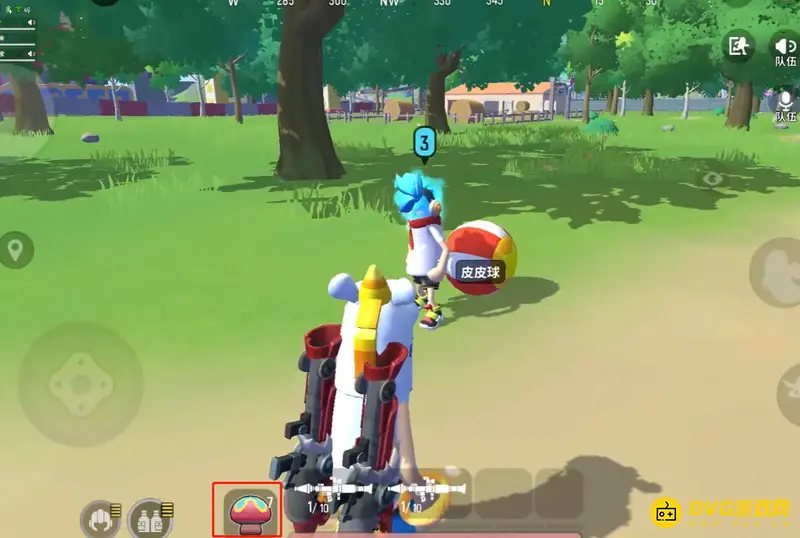Open the healing bottles supply slot
Image resolution: width=800 pixels, height=538 pixels.
[x=150, y=517]
